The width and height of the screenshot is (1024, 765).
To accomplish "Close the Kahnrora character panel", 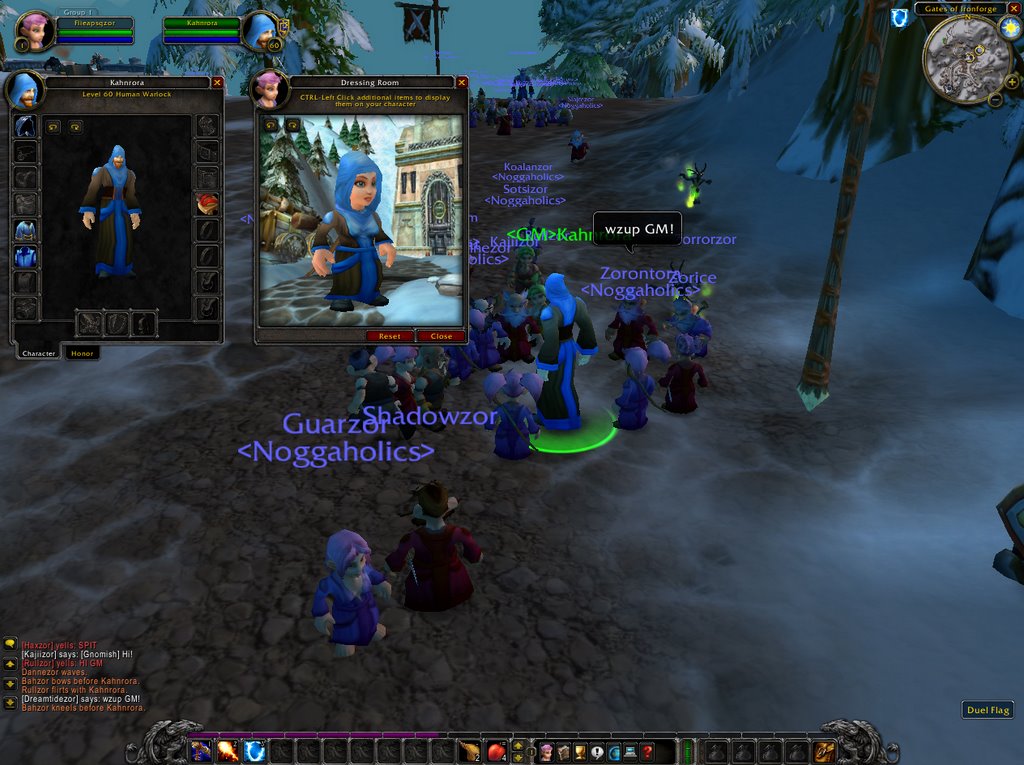I will point(217,82).
